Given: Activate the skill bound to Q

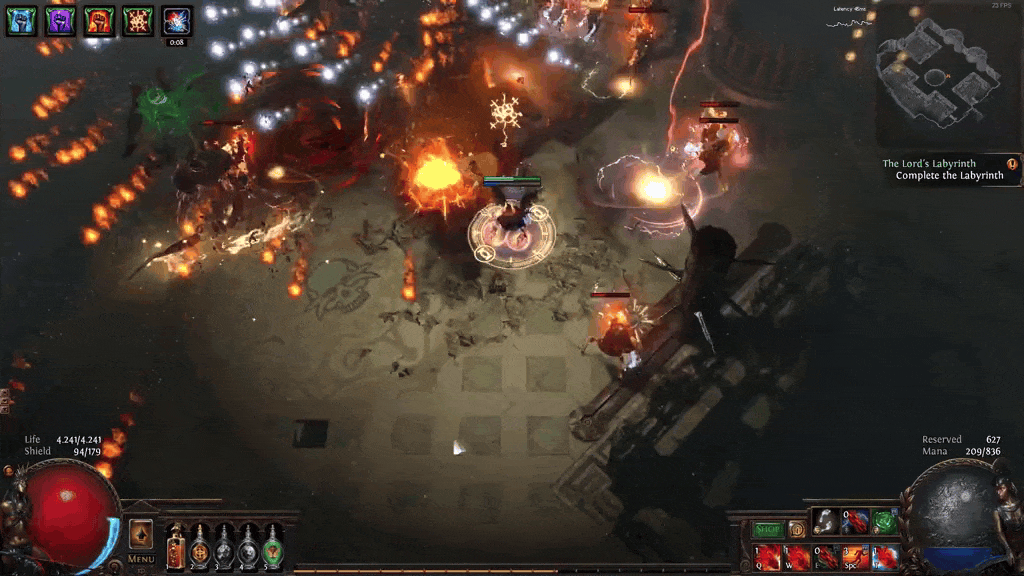Looking at the screenshot, I should pos(768,557).
